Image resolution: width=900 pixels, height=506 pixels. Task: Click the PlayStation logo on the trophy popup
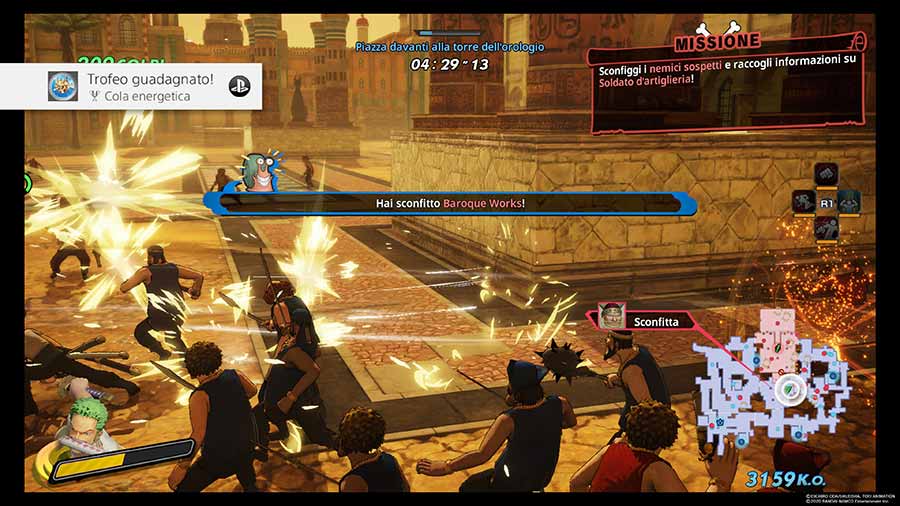point(239,86)
